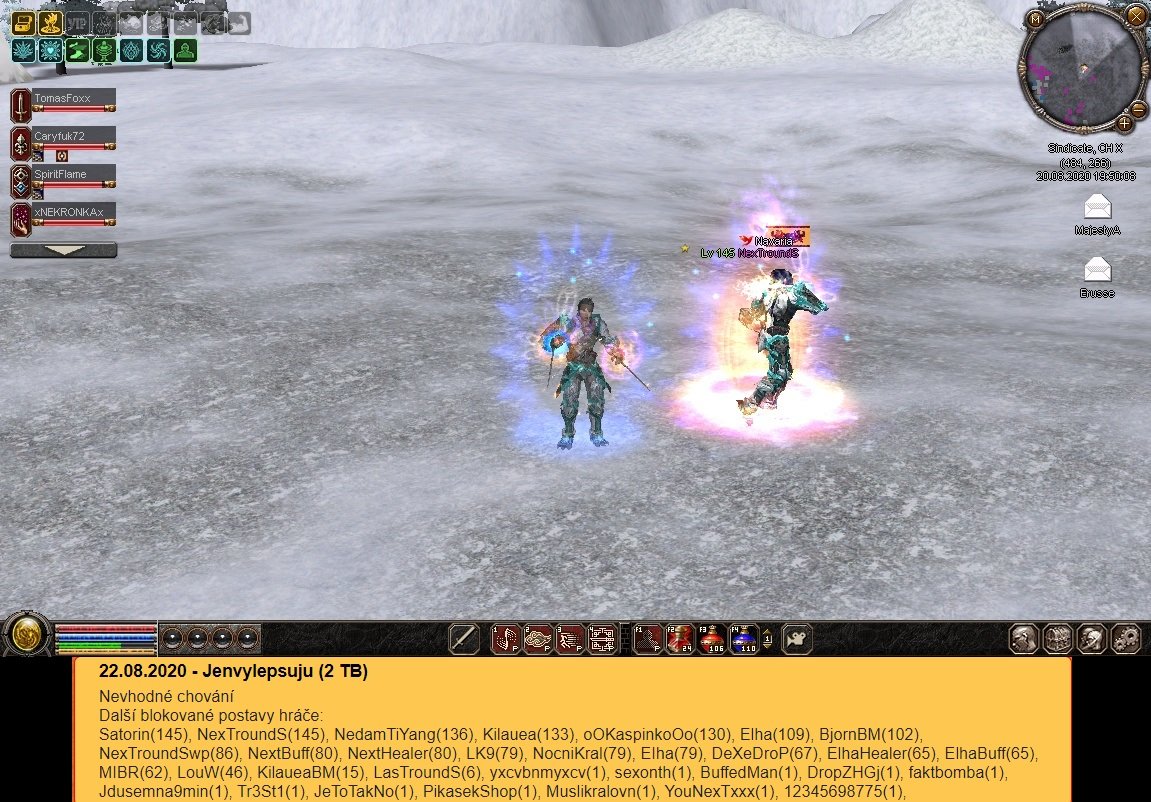Click the camera icon on the hotbar
This screenshot has height=802, width=1151.
tap(797, 638)
